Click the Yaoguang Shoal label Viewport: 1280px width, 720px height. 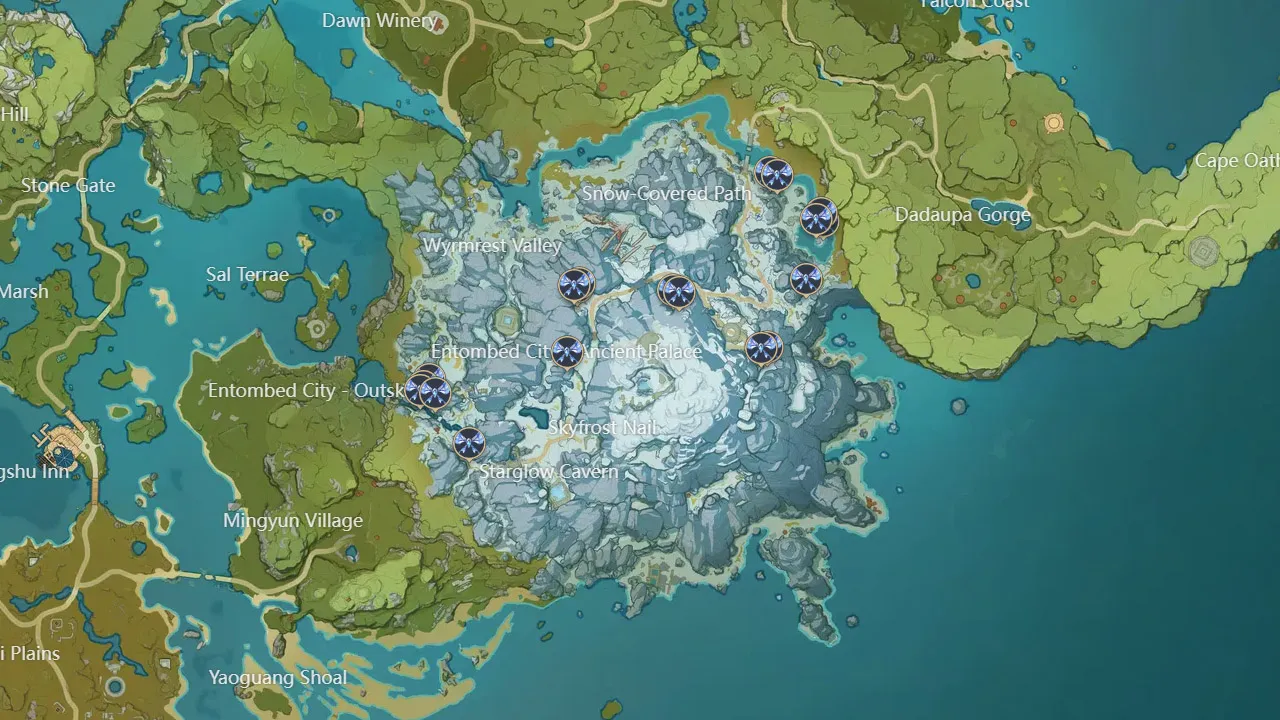coord(279,677)
